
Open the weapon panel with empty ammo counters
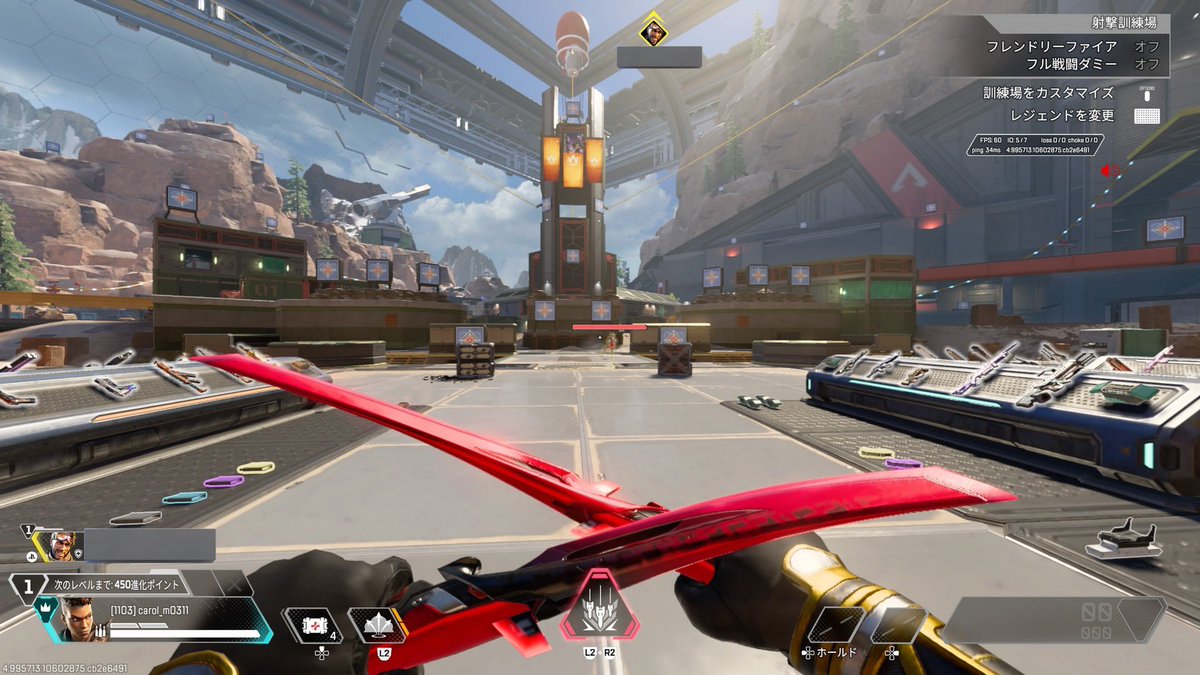point(1054,620)
